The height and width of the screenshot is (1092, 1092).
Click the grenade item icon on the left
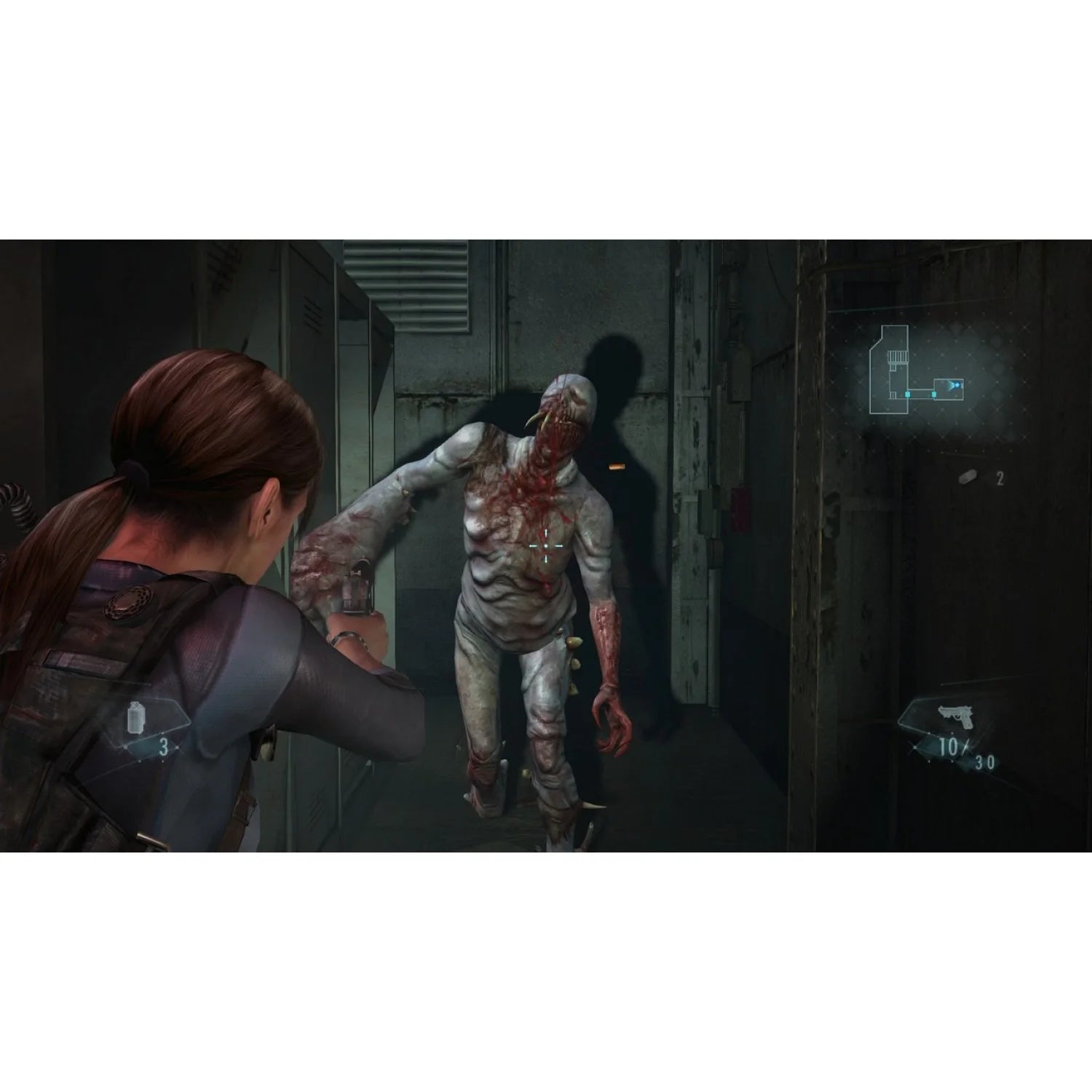[x=135, y=717]
